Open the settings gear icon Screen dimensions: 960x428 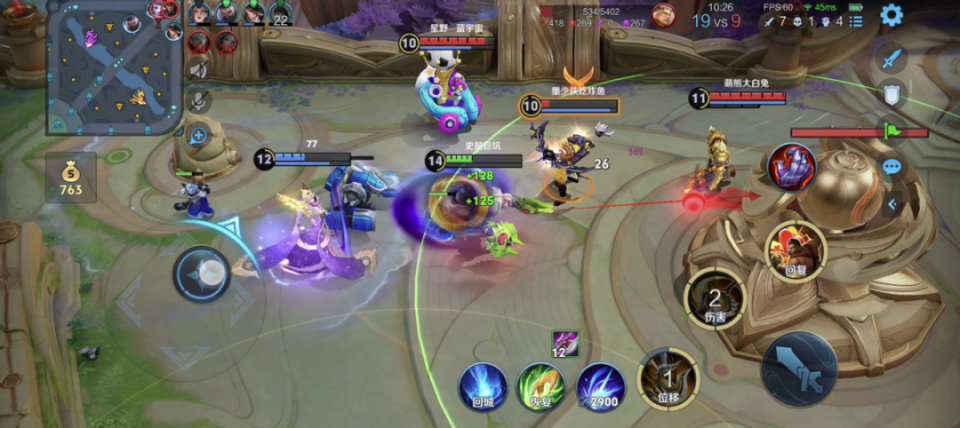coord(890,15)
